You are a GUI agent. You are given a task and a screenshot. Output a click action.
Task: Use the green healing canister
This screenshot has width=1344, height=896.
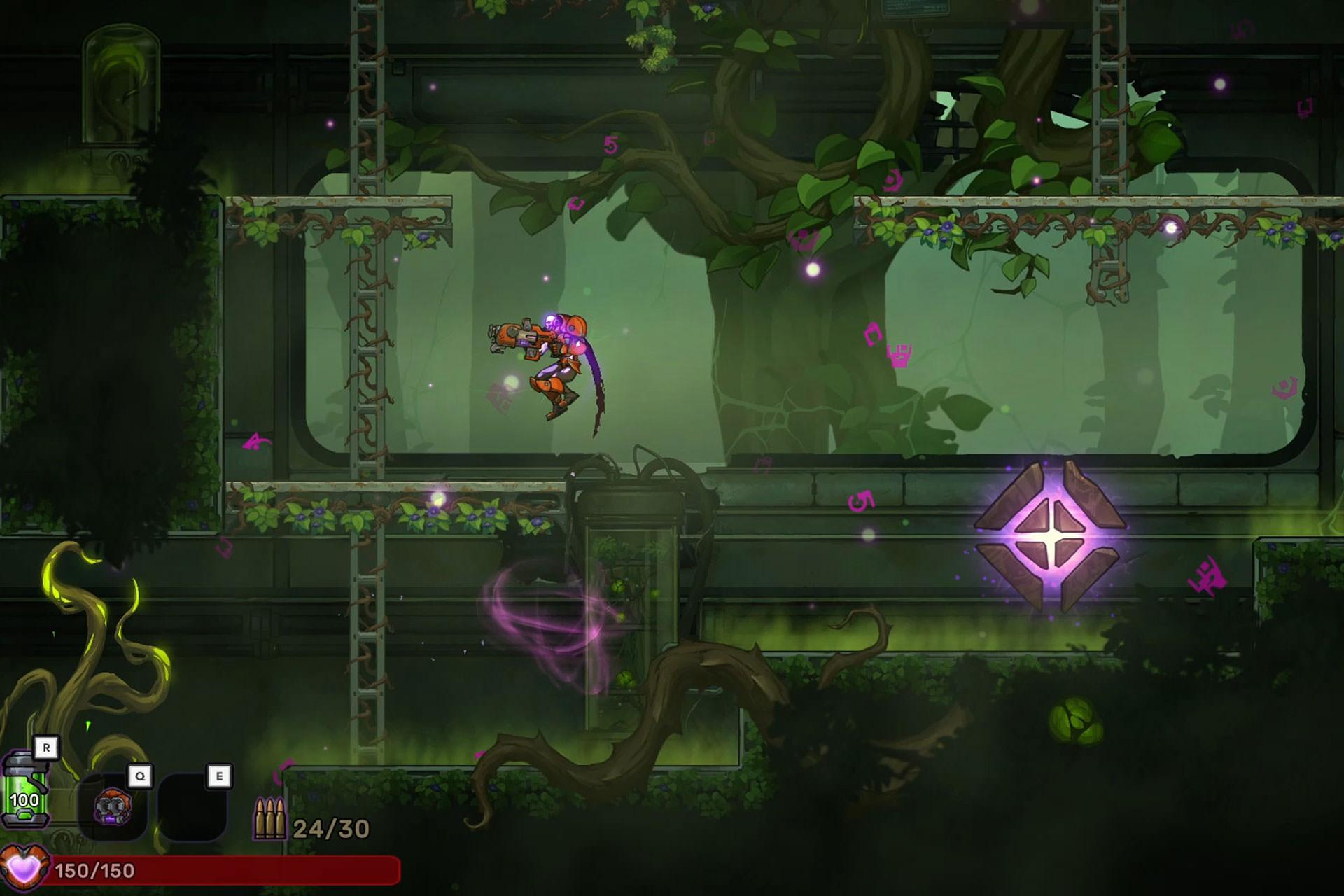pos(25,792)
